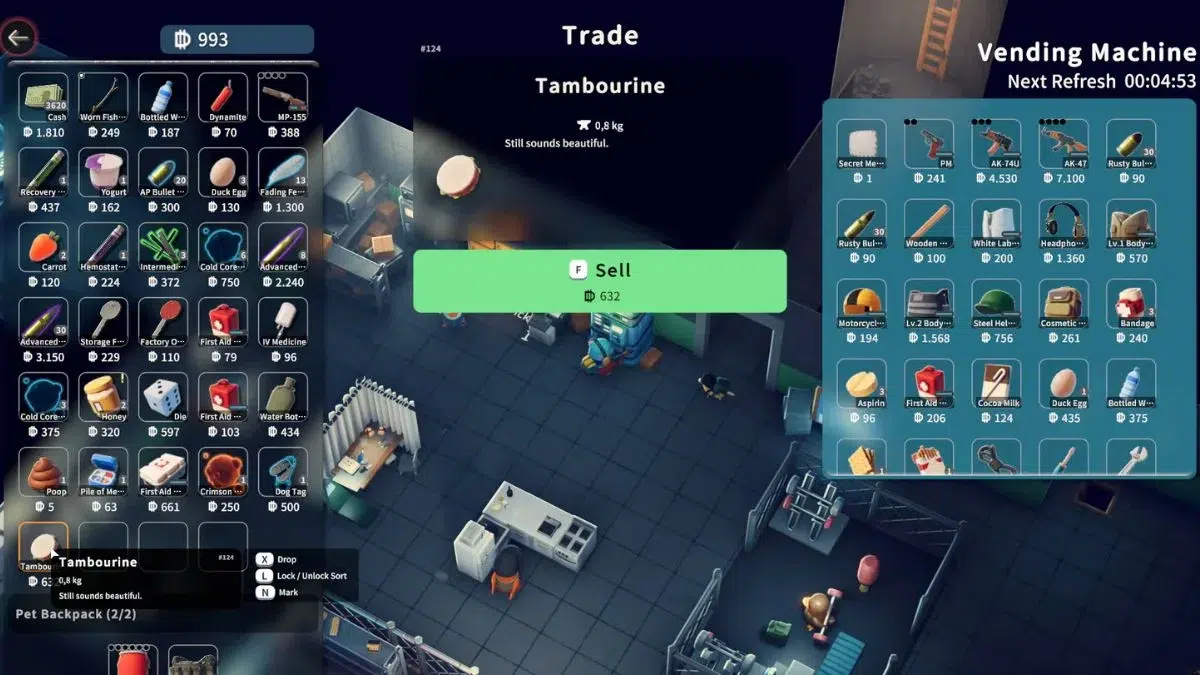
Task: Select the Dog Tag slot
Action: tap(283, 472)
